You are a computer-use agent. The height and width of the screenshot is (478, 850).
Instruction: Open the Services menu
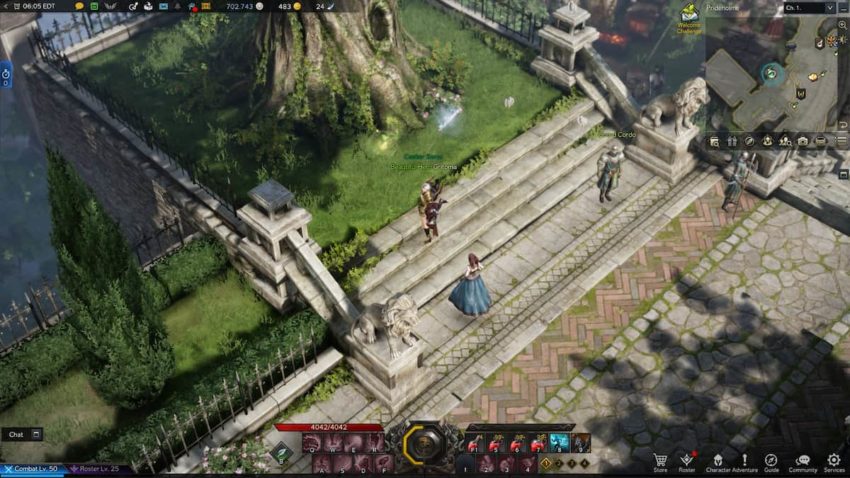[834, 461]
